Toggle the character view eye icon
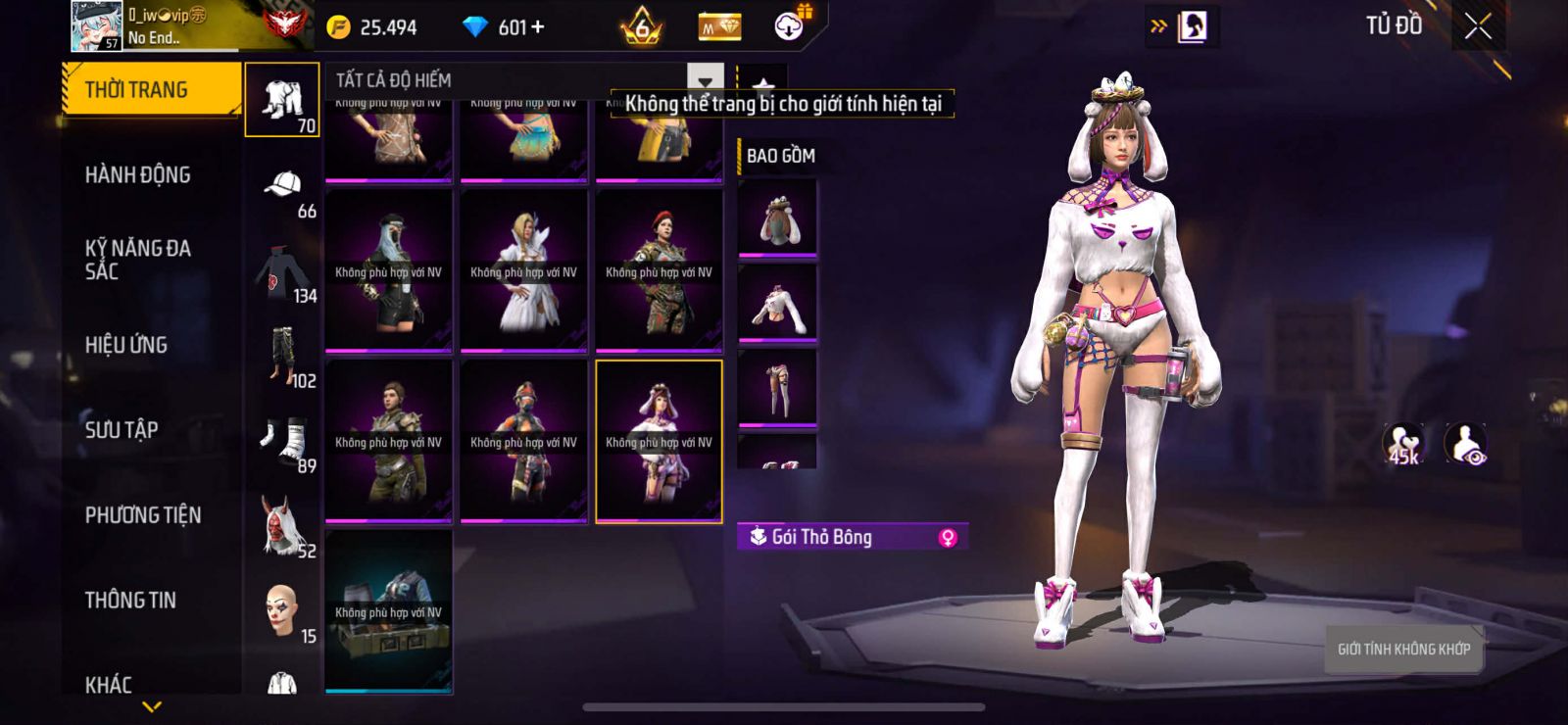The width and height of the screenshot is (1568, 725). click(x=1466, y=444)
